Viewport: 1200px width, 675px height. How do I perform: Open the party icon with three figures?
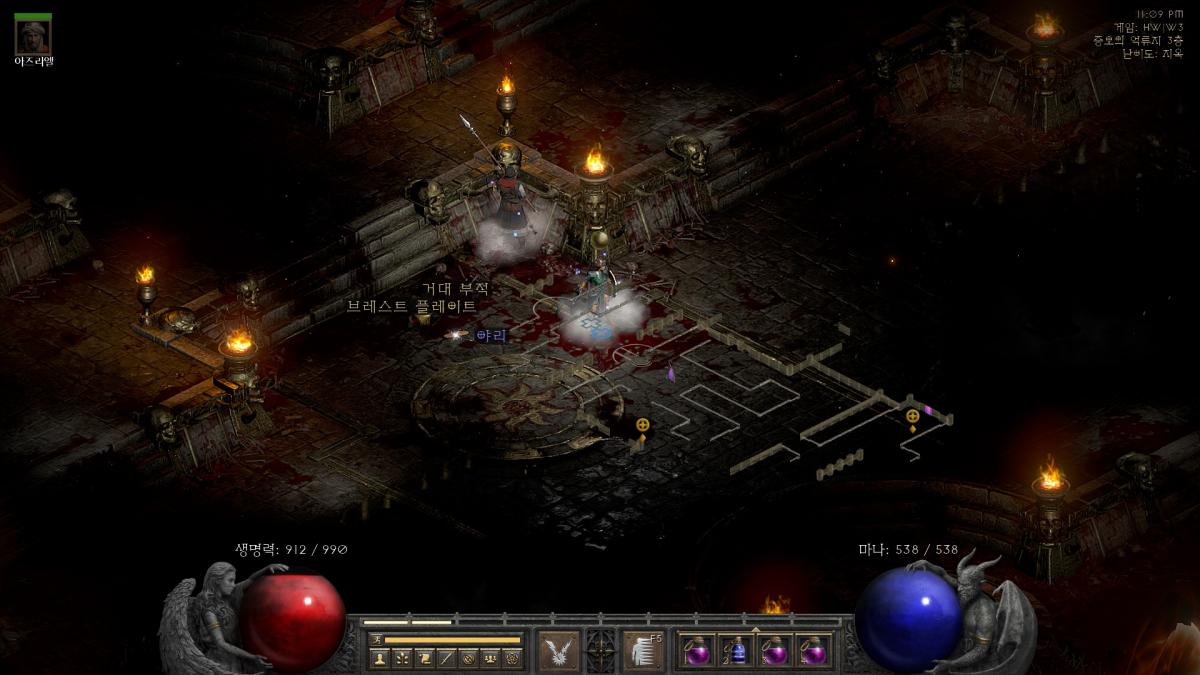click(x=490, y=658)
